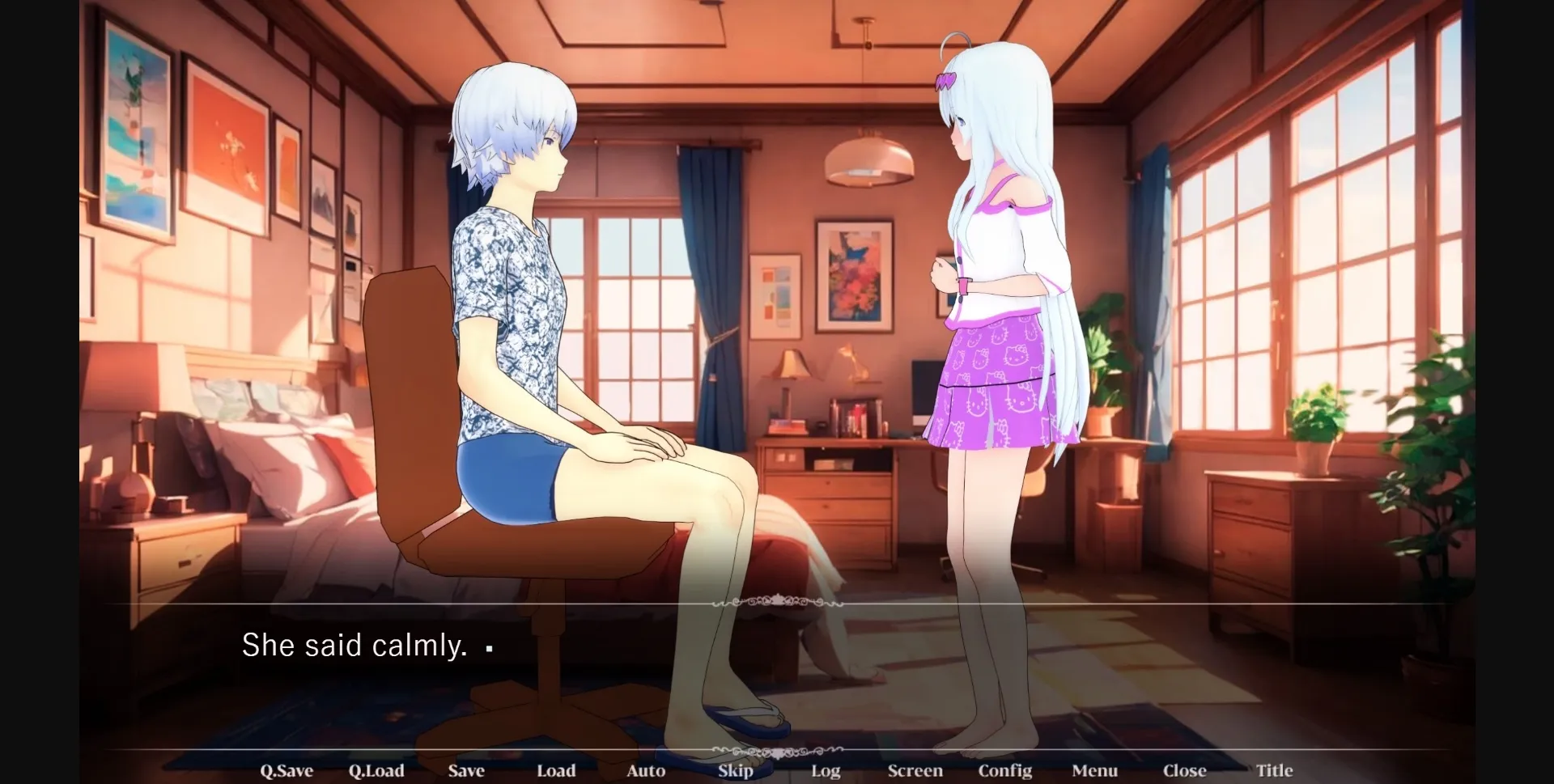Open the Config settings screen

click(x=1005, y=770)
